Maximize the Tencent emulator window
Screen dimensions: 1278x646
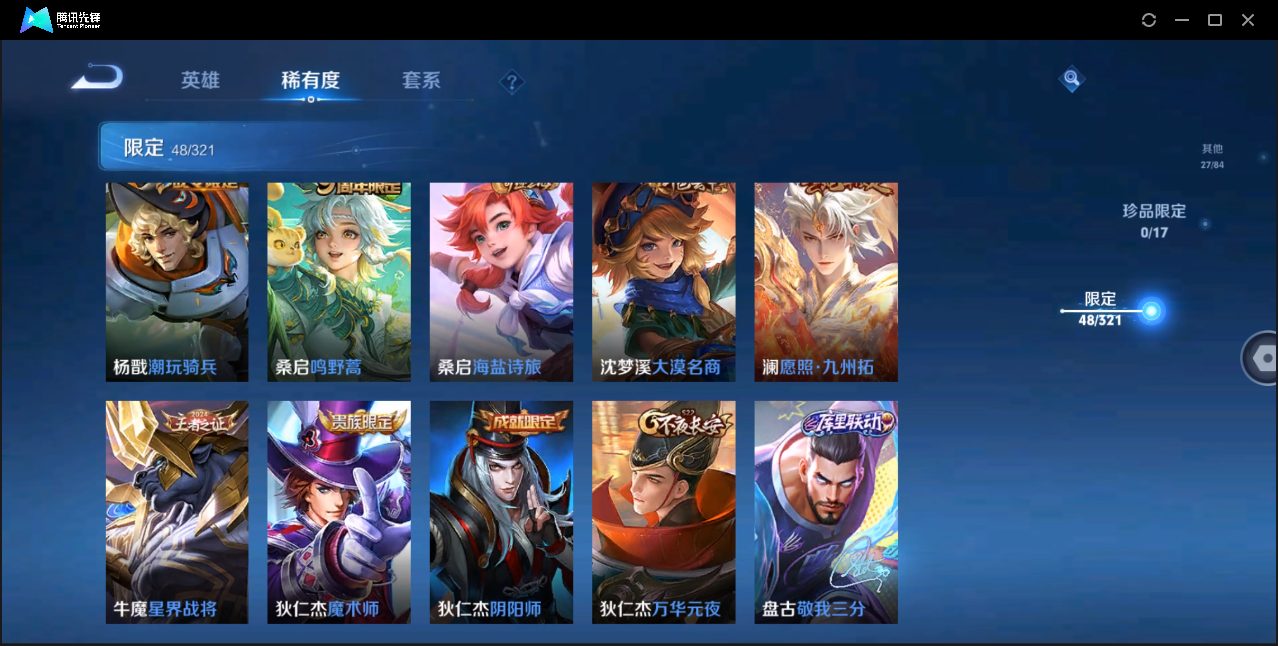tap(1215, 20)
